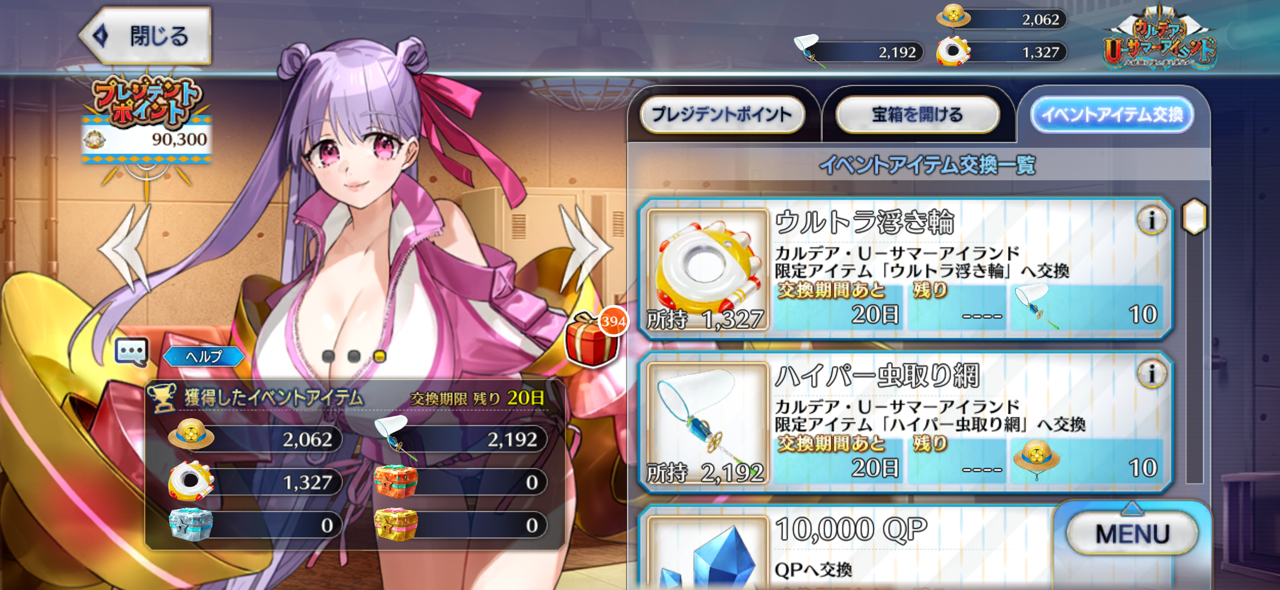Click the exchange list scrollbar handle

(1194, 216)
